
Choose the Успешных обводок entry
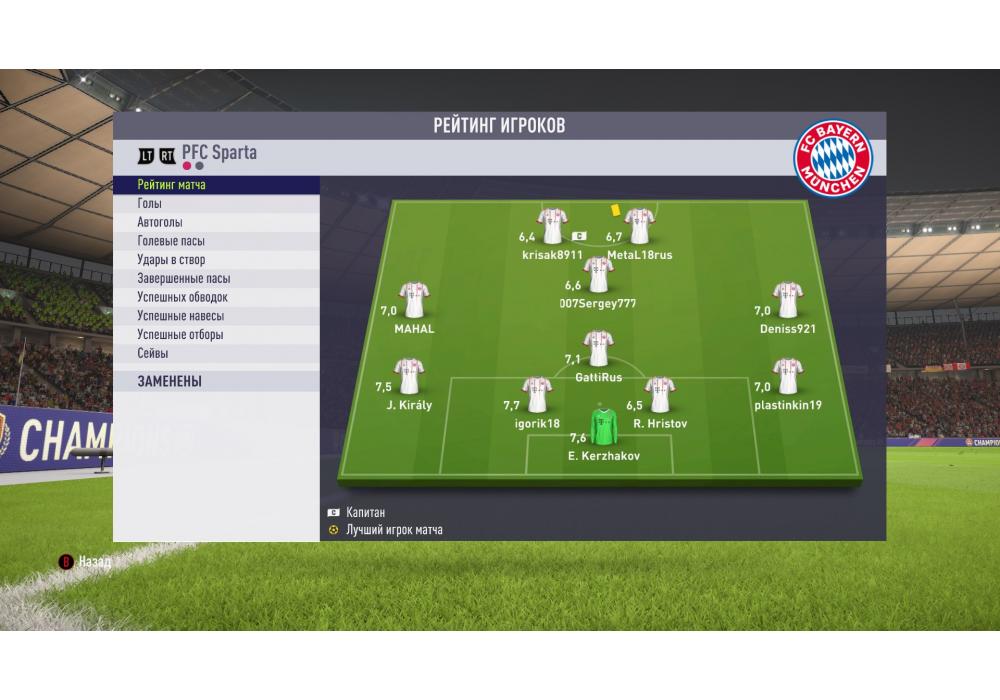click(x=216, y=297)
